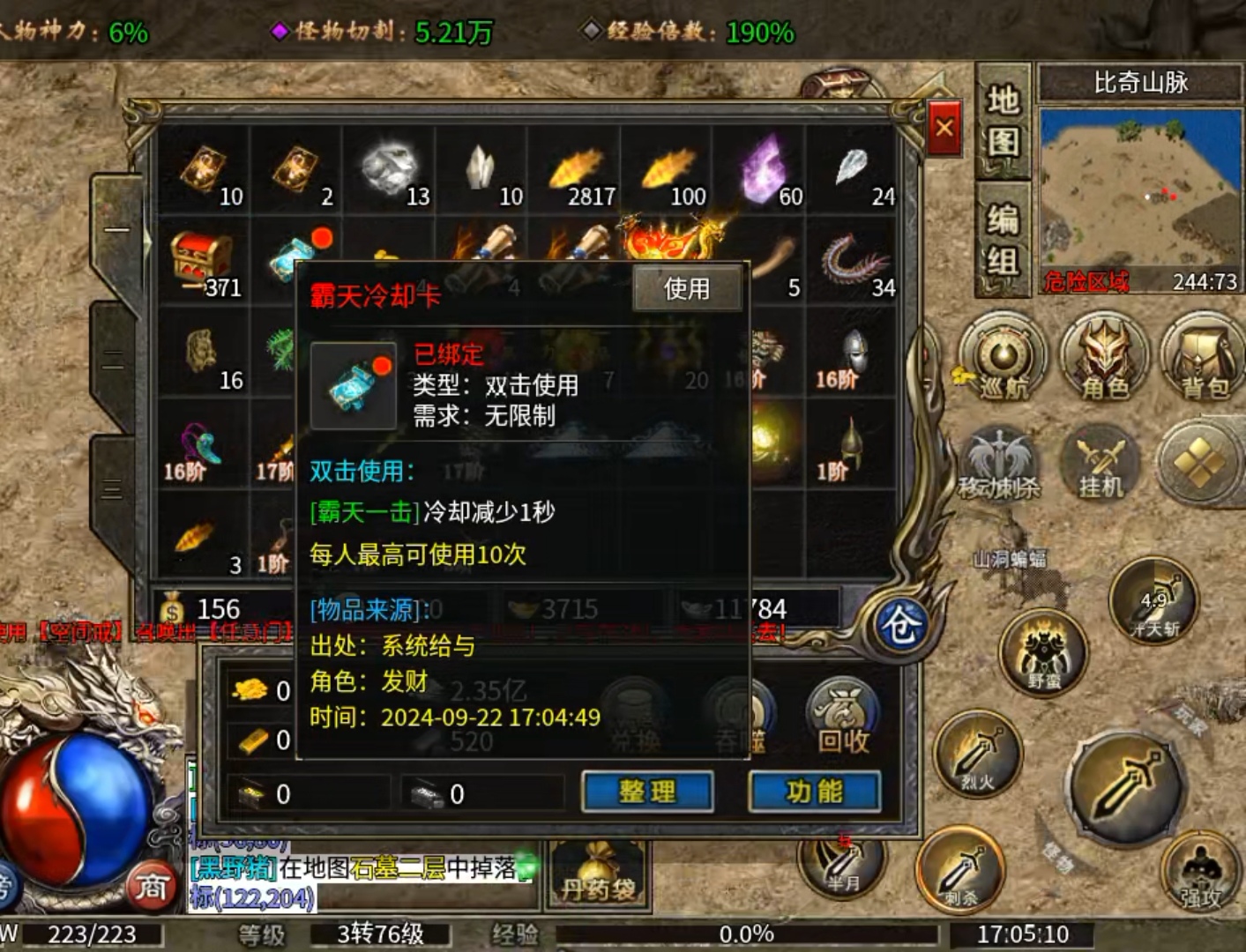This screenshot has height=952, width=1246.
Task: Close the inventory window
Action: click(x=944, y=129)
